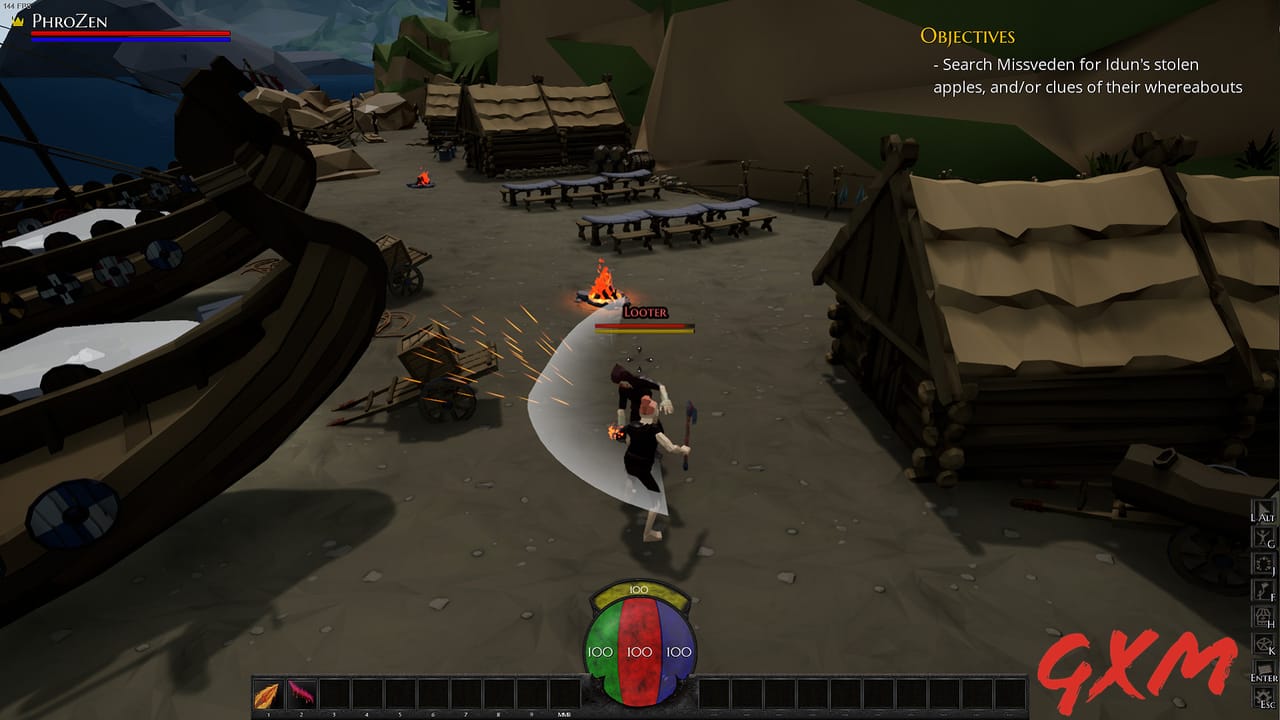Viewport: 1280px width, 720px height.
Task: Click the red 100 stat segment
Action: tap(638, 650)
